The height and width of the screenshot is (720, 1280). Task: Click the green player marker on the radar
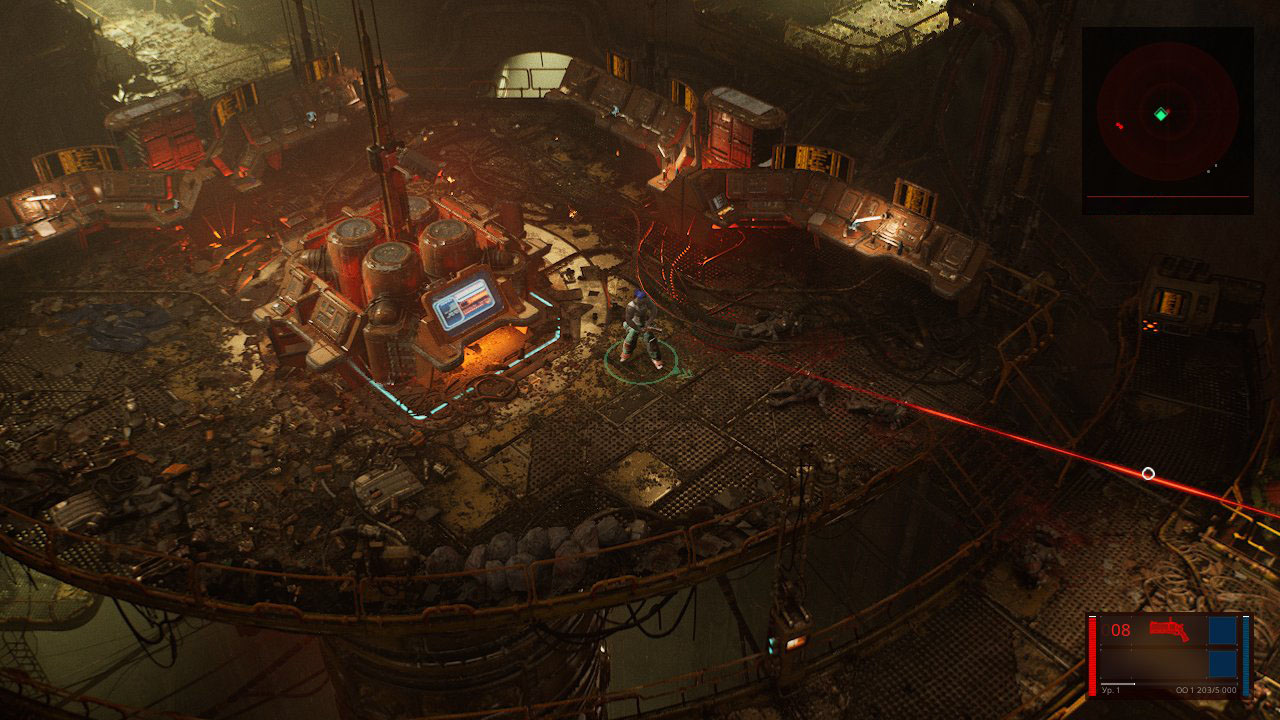tap(1160, 114)
